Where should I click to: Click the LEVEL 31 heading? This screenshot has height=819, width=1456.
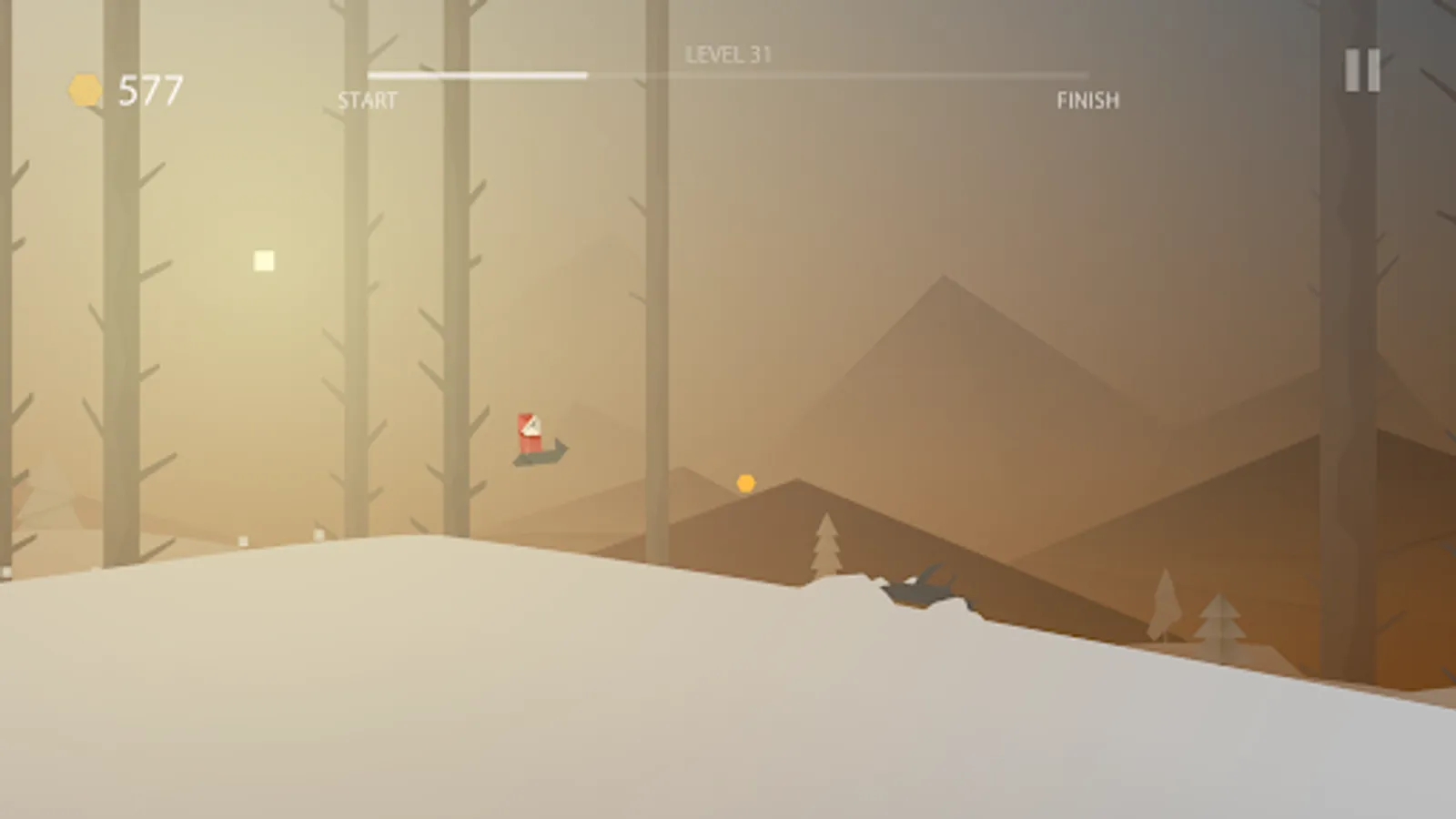coord(727,54)
